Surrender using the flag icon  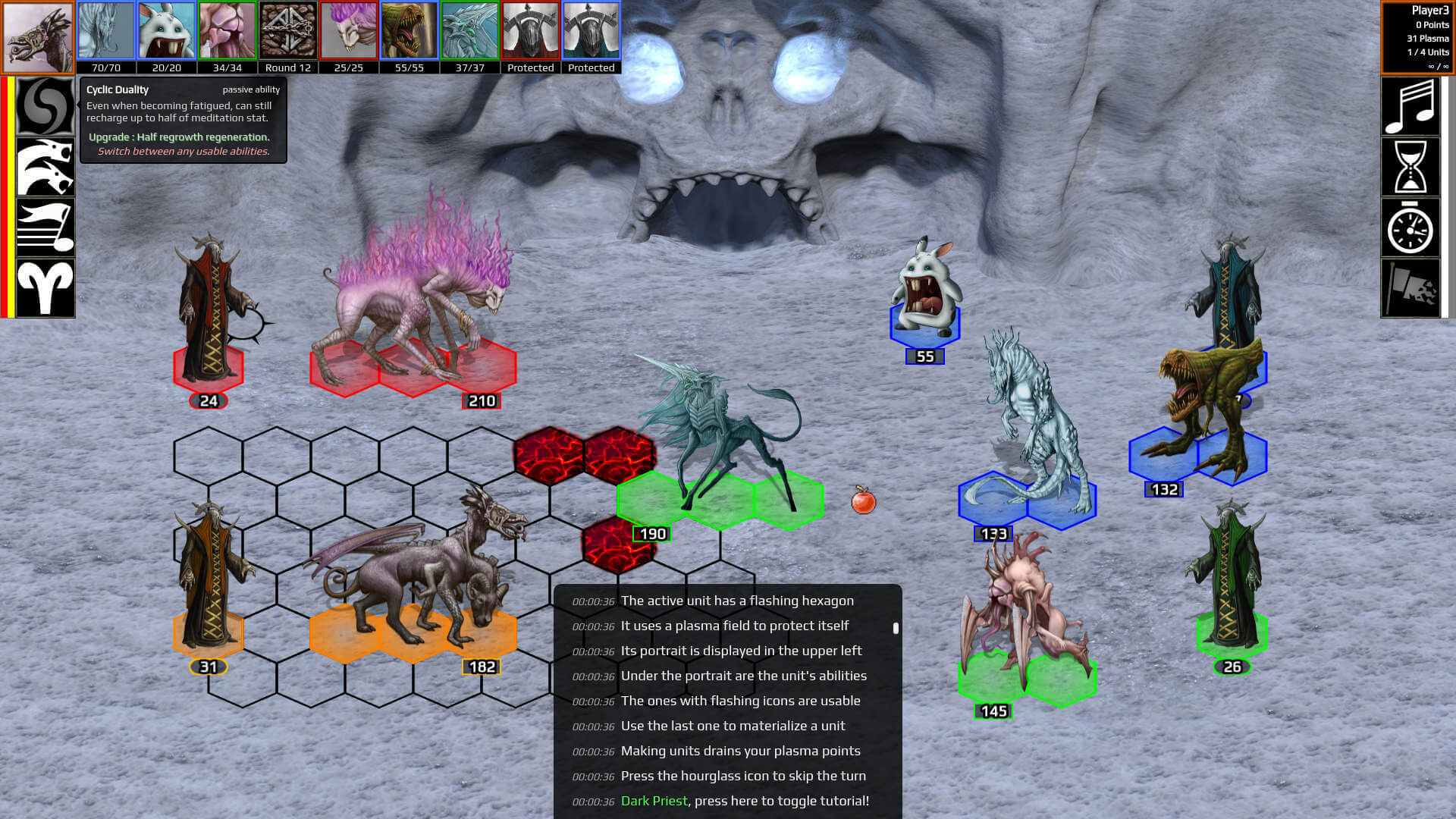(1410, 287)
